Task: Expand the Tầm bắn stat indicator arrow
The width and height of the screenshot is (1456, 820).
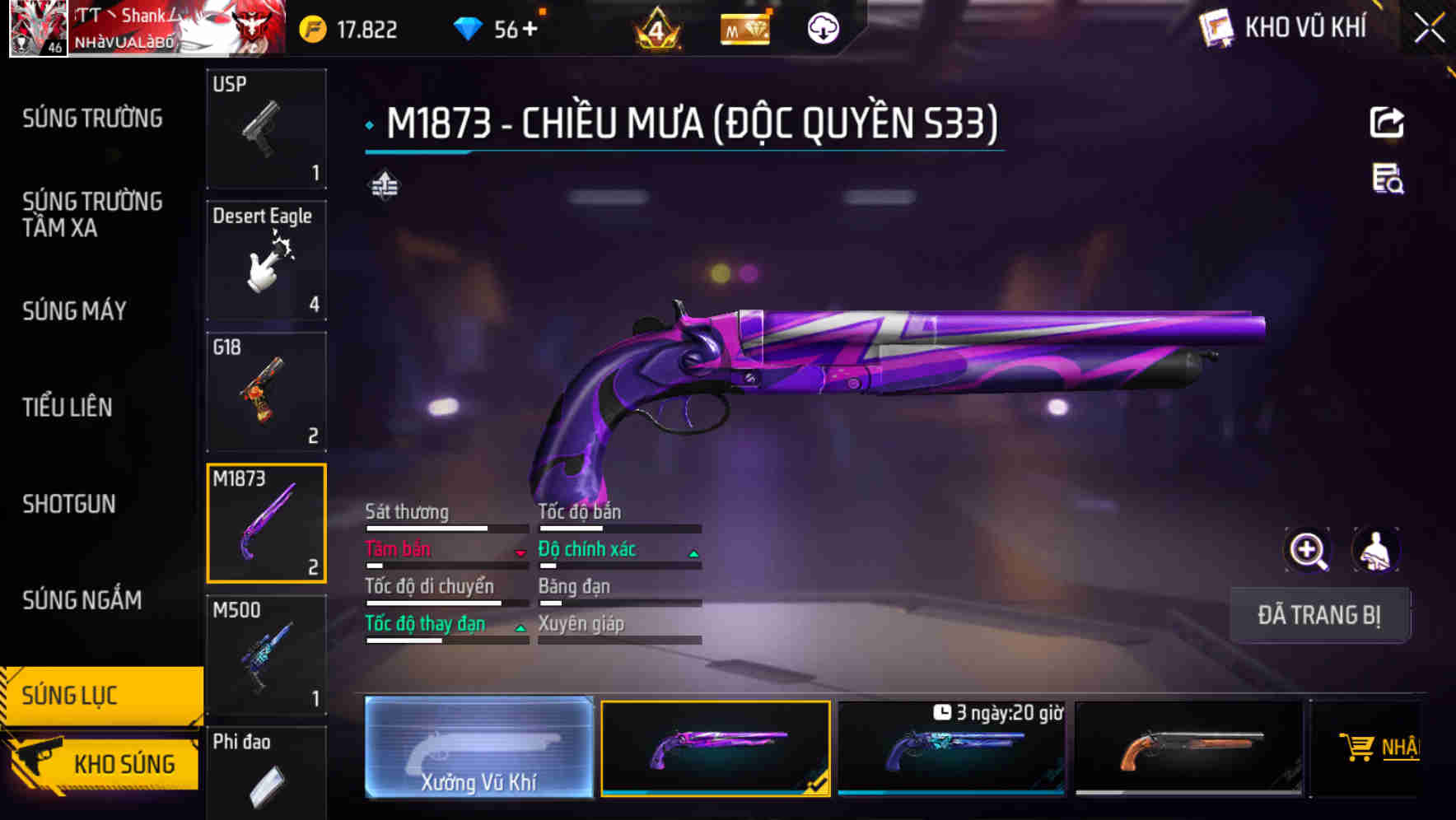Action: tap(520, 553)
